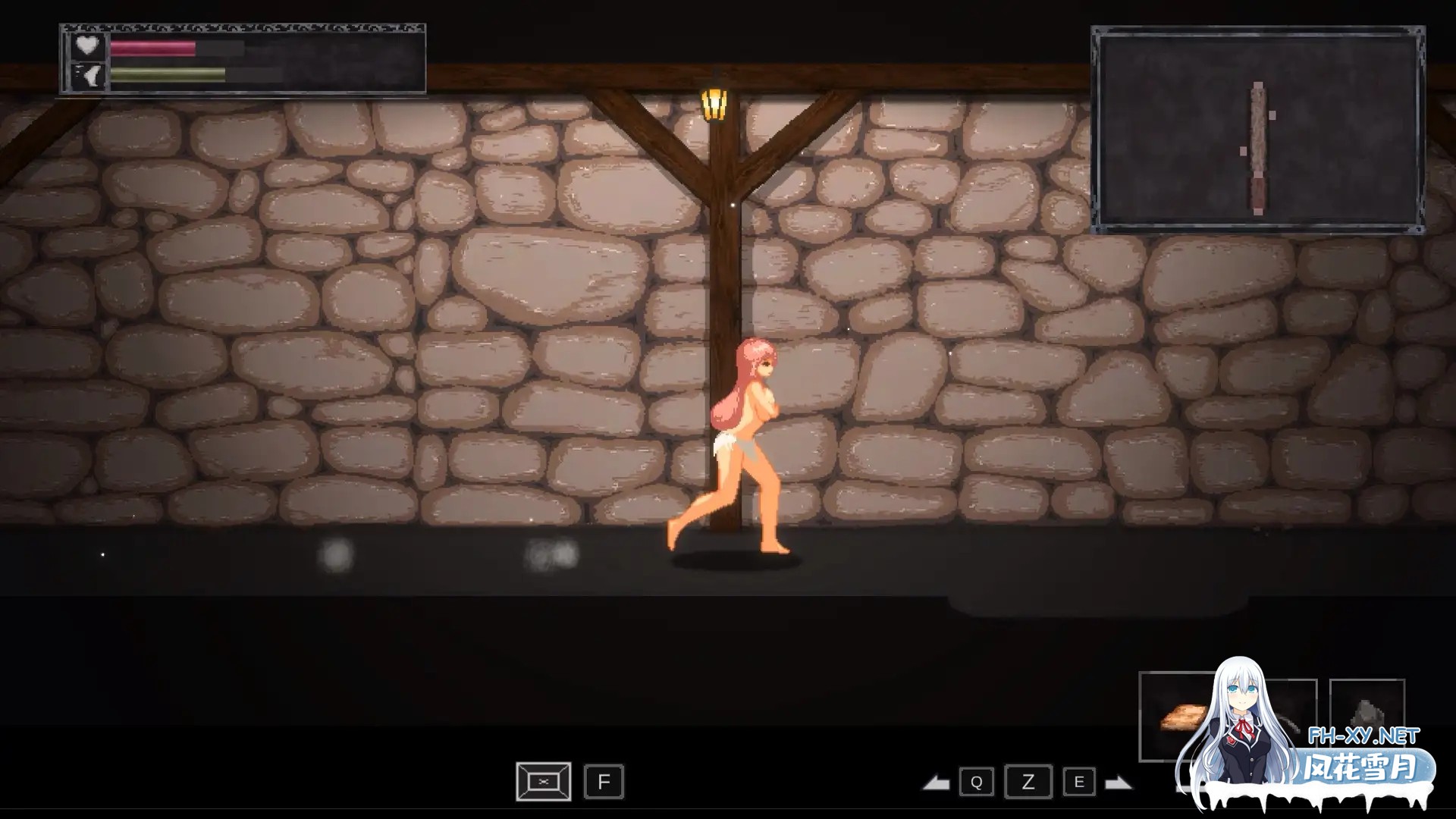Viewport: 1456px width, 819px height.
Task: Click the green stamina bar
Action: tap(165, 74)
